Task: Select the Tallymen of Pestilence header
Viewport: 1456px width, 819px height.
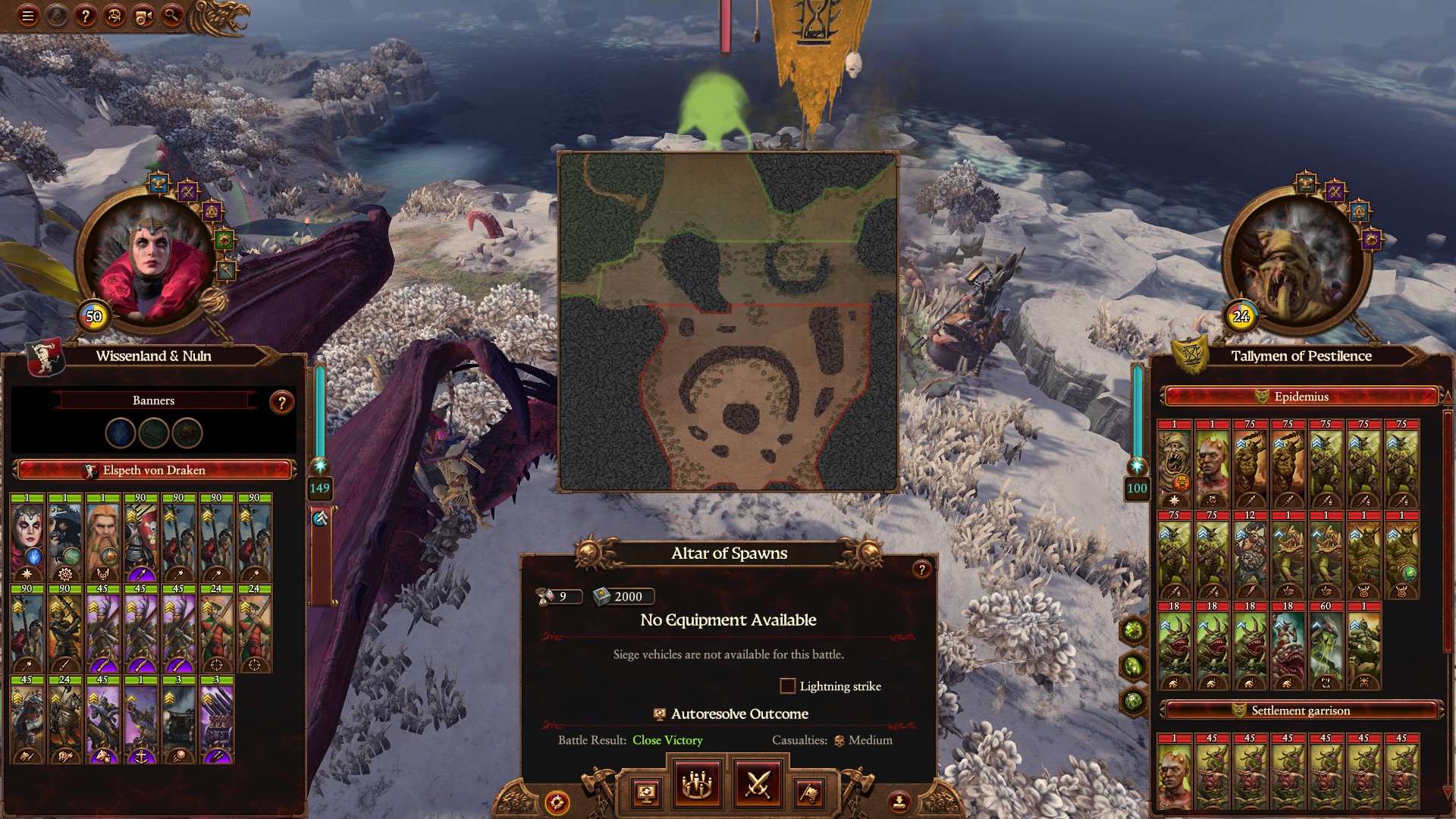Action: 1301,356
